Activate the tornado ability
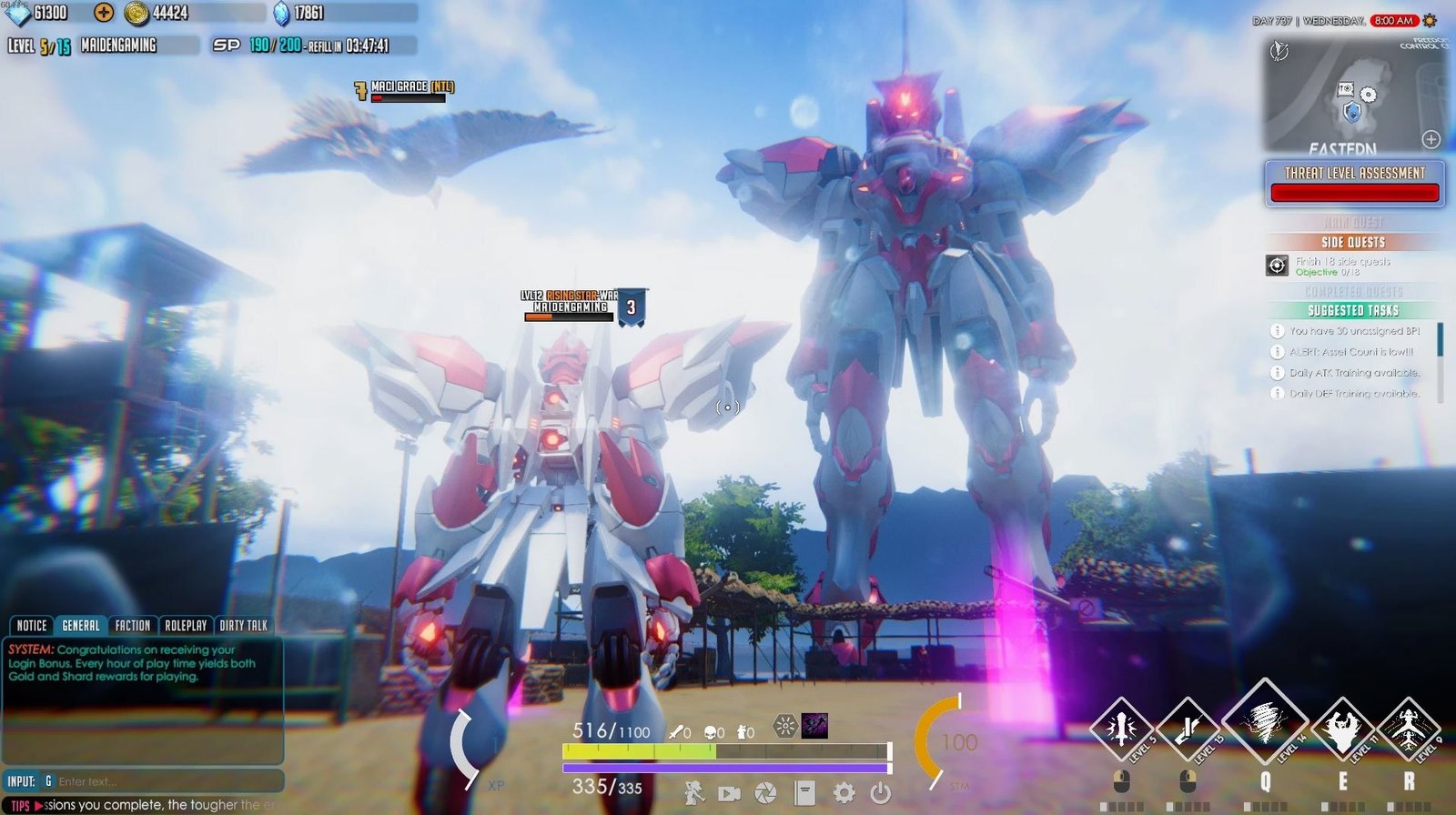Screen dimensions: 1456x815 1264,723
